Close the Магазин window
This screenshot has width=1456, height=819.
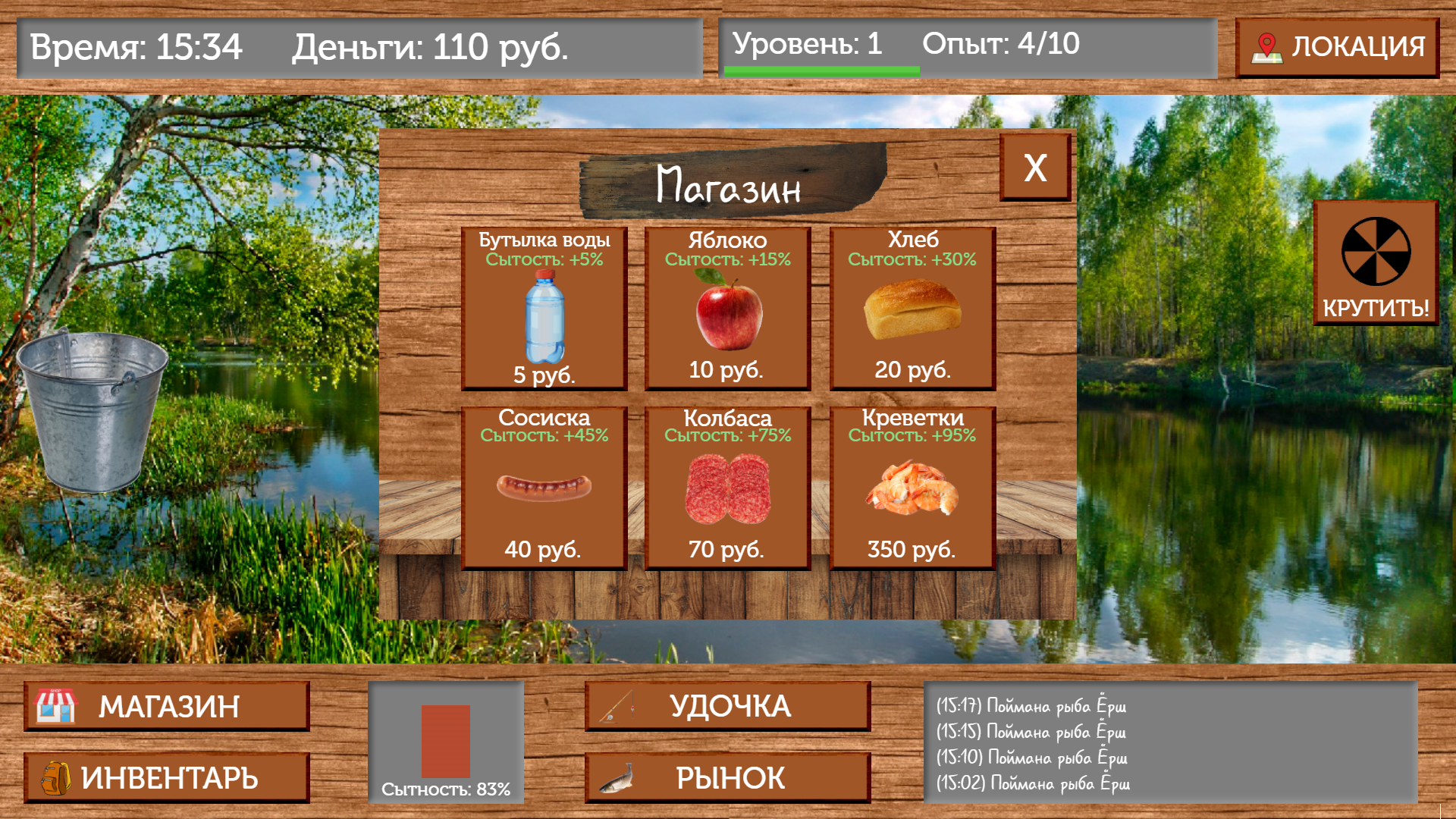1034,168
